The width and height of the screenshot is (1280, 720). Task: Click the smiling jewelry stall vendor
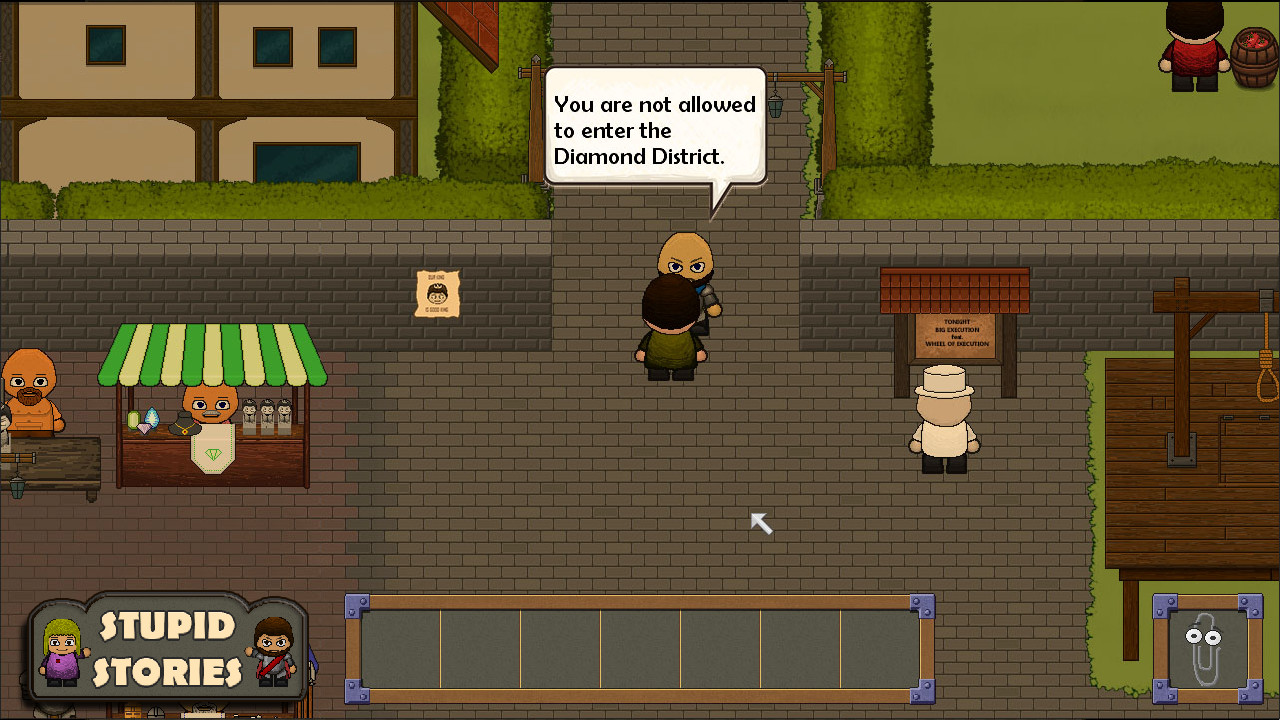[x=210, y=406]
